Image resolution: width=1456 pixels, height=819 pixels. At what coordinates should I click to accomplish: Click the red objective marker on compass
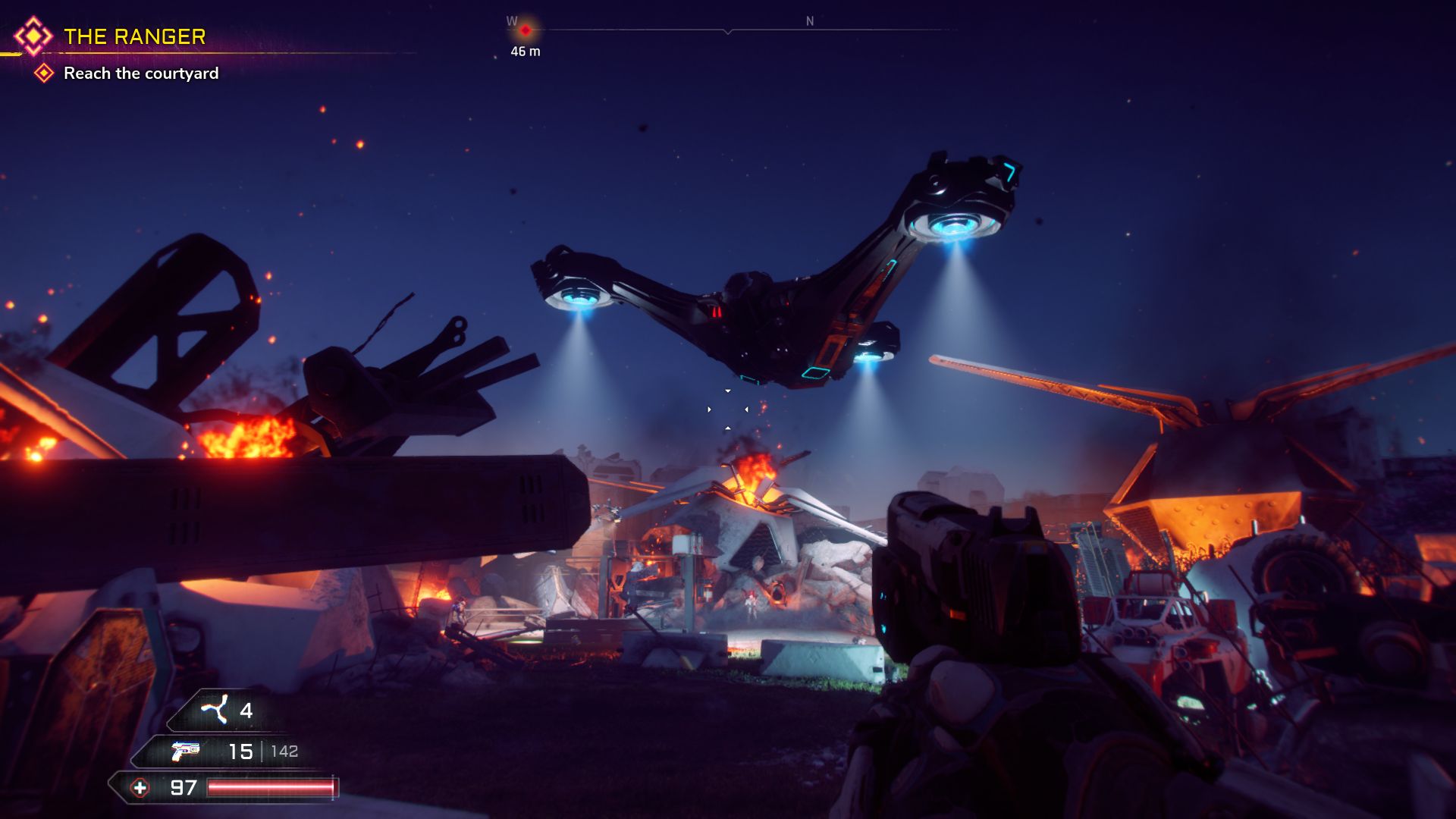[525, 30]
